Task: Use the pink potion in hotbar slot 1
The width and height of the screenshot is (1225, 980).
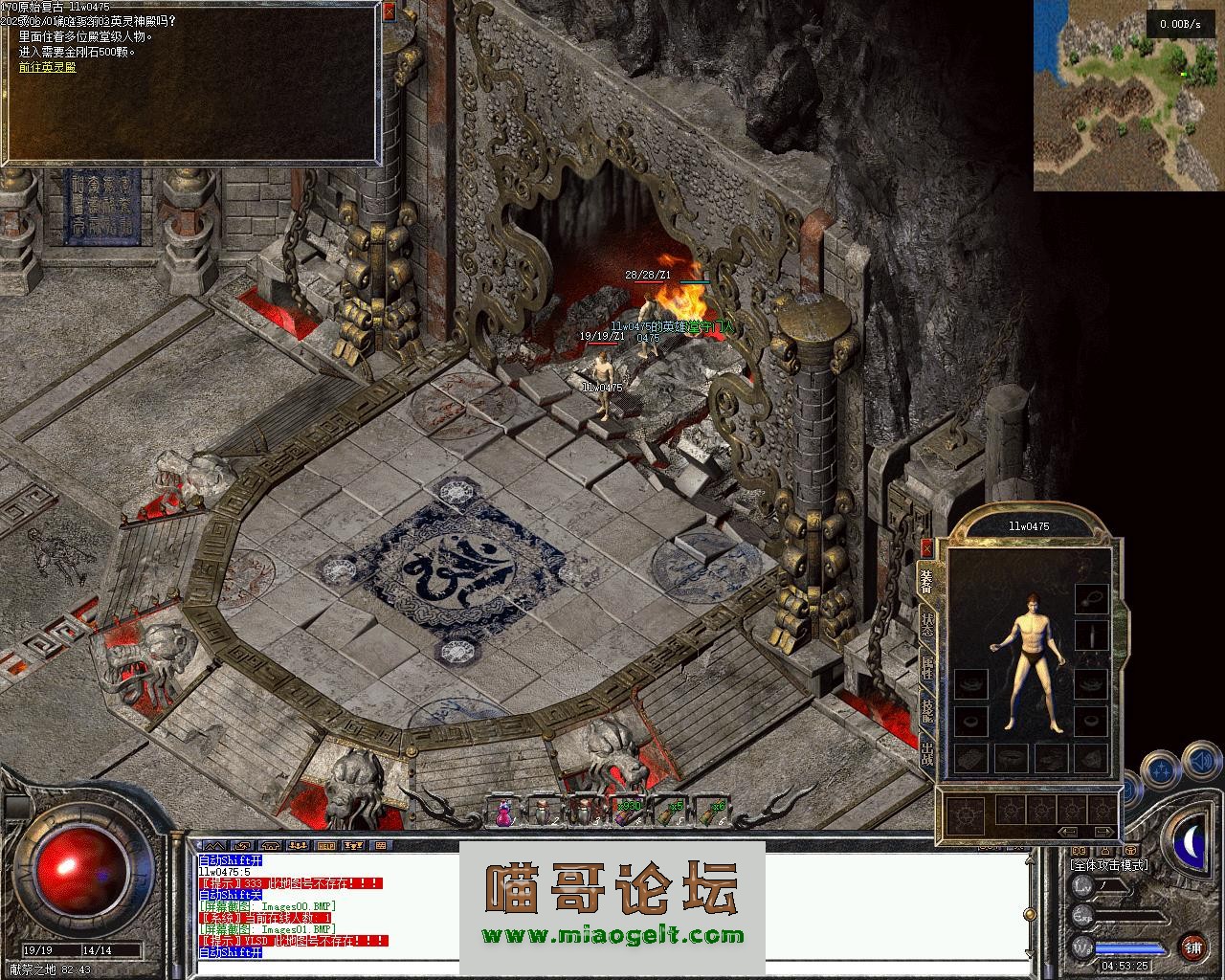Action: (x=503, y=813)
